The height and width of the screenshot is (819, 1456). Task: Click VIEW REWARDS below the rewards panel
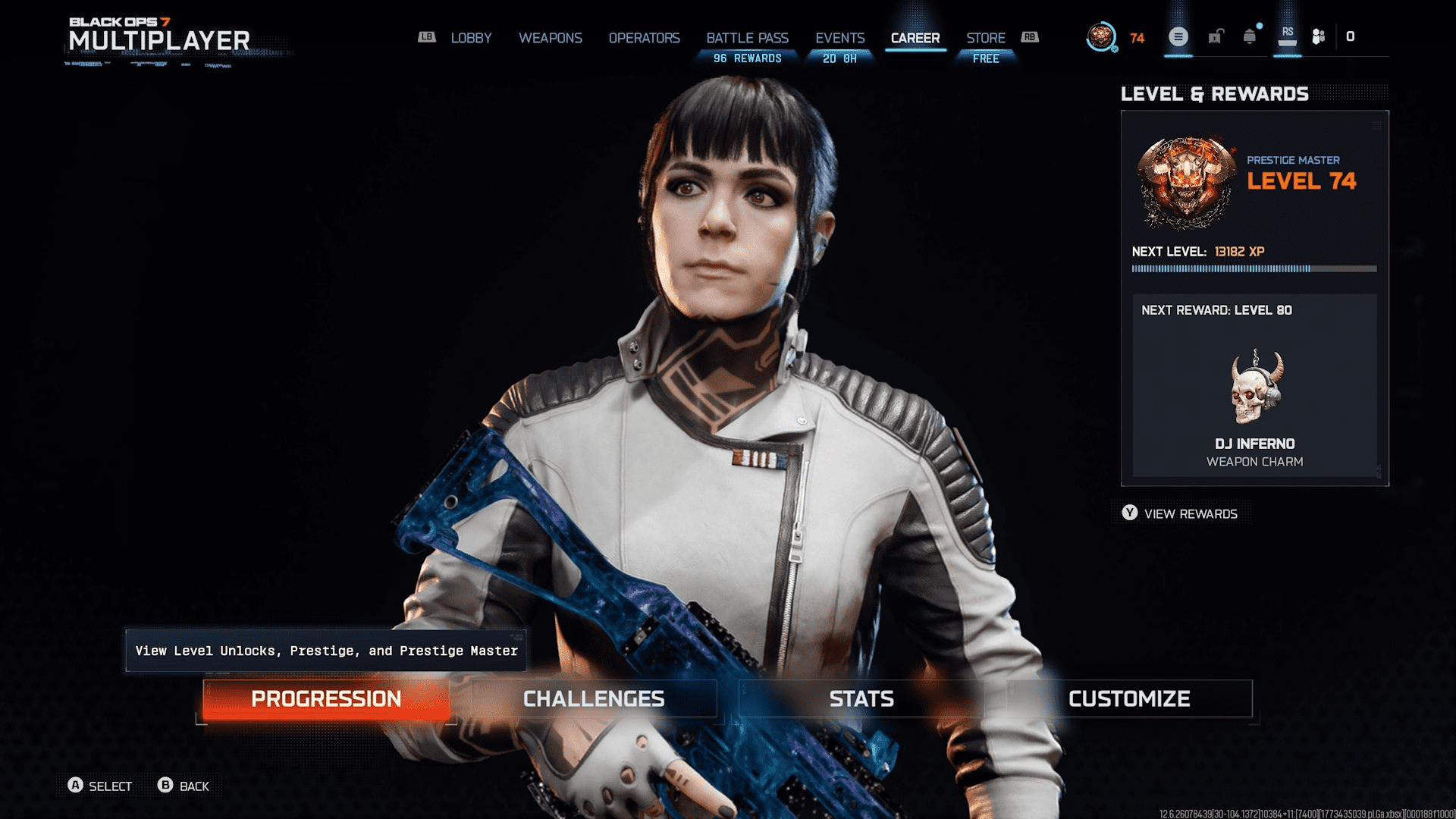pos(1191,513)
